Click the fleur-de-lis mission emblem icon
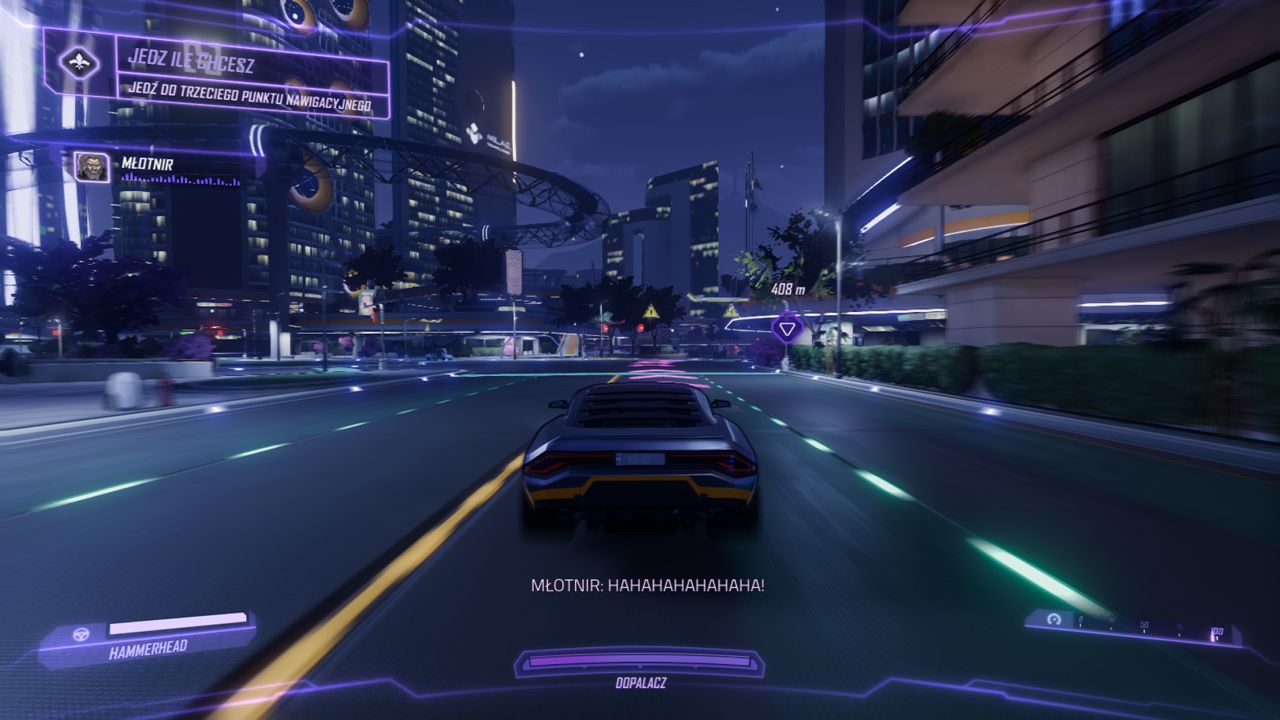This screenshot has height=720, width=1280. tap(80, 63)
